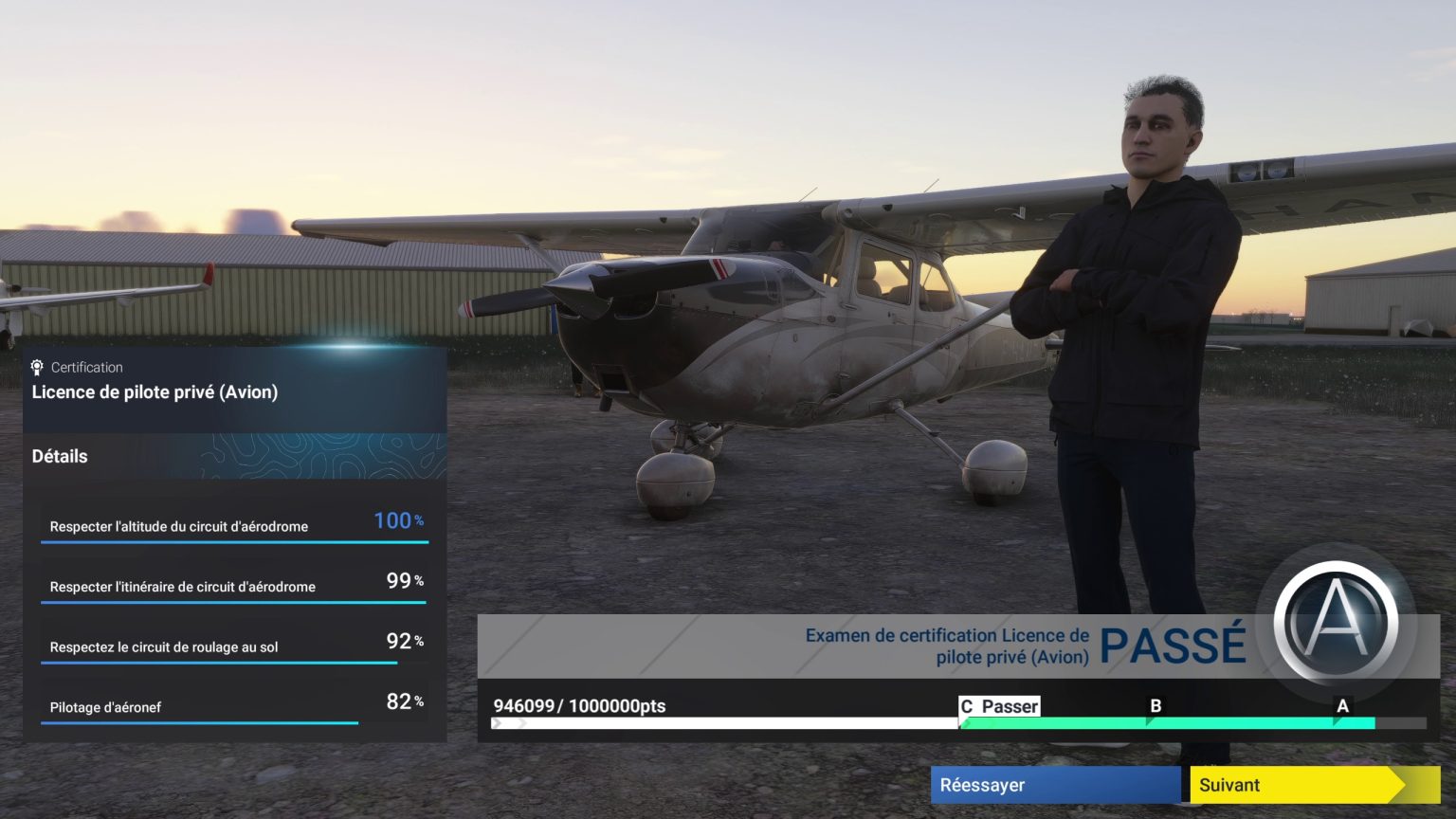Select the B grade marker on score bar
Viewport: 1456px width, 819px height.
click(1156, 706)
